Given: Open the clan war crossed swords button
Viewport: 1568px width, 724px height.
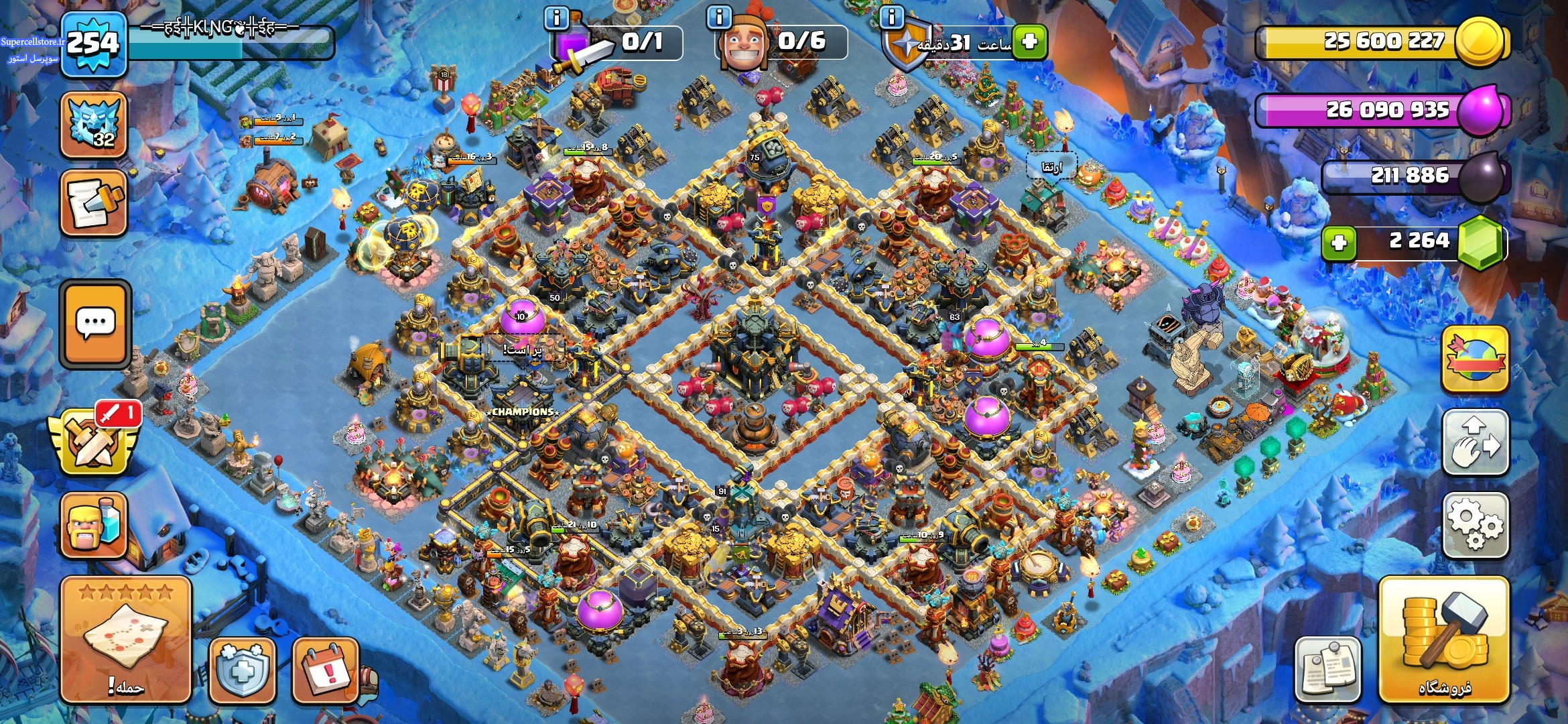Looking at the screenshot, I should pos(94,441).
